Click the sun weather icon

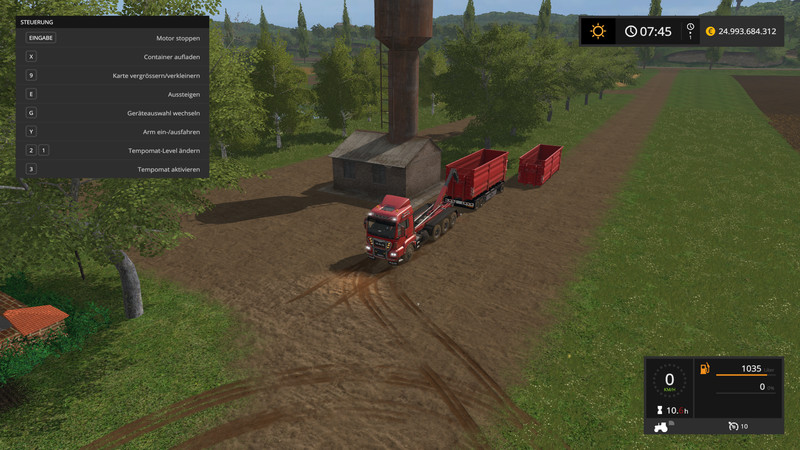pos(598,31)
